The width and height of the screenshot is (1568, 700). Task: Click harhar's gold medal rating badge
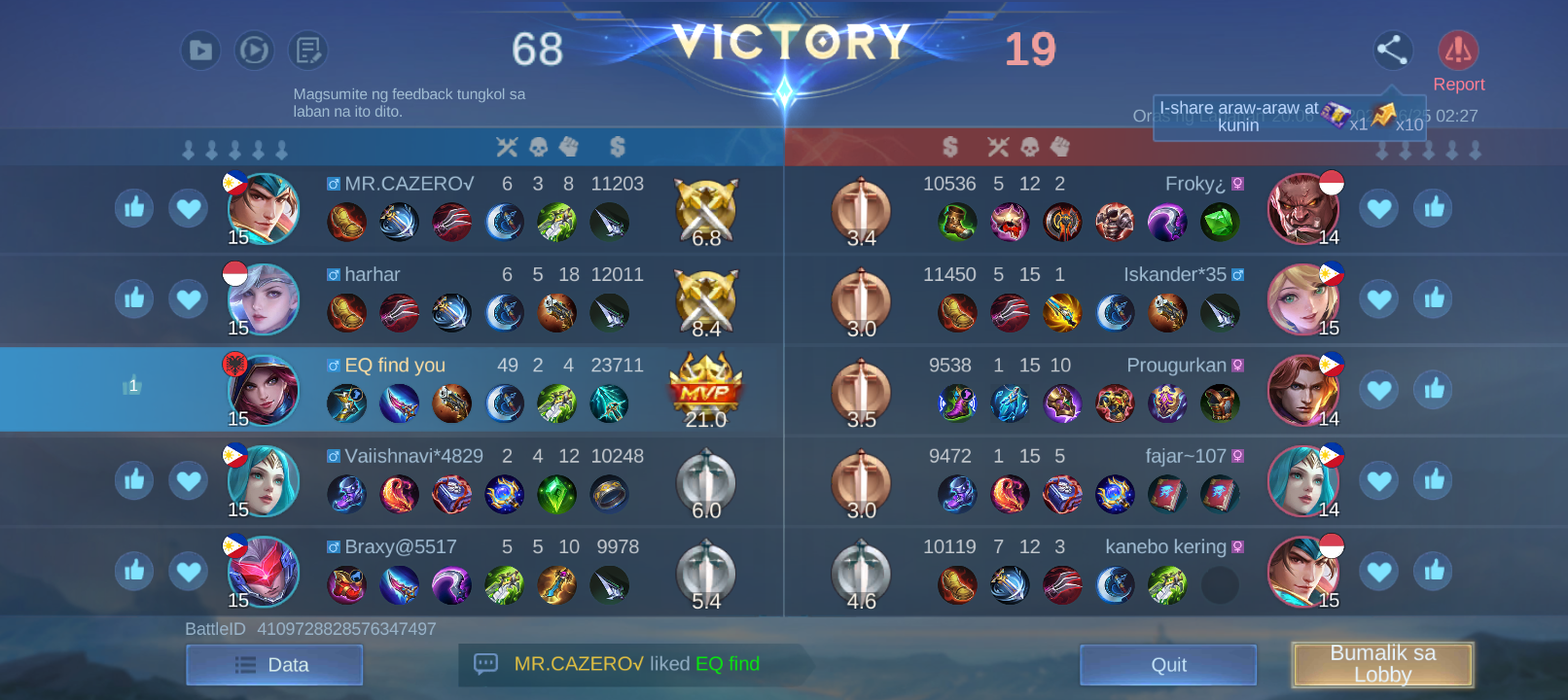[706, 298]
